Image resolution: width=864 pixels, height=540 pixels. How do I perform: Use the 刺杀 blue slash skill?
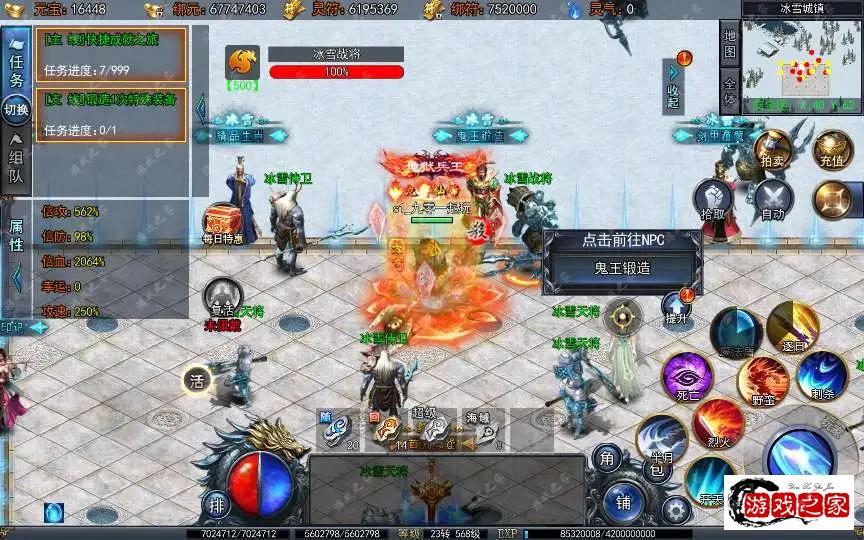click(822, 375)
